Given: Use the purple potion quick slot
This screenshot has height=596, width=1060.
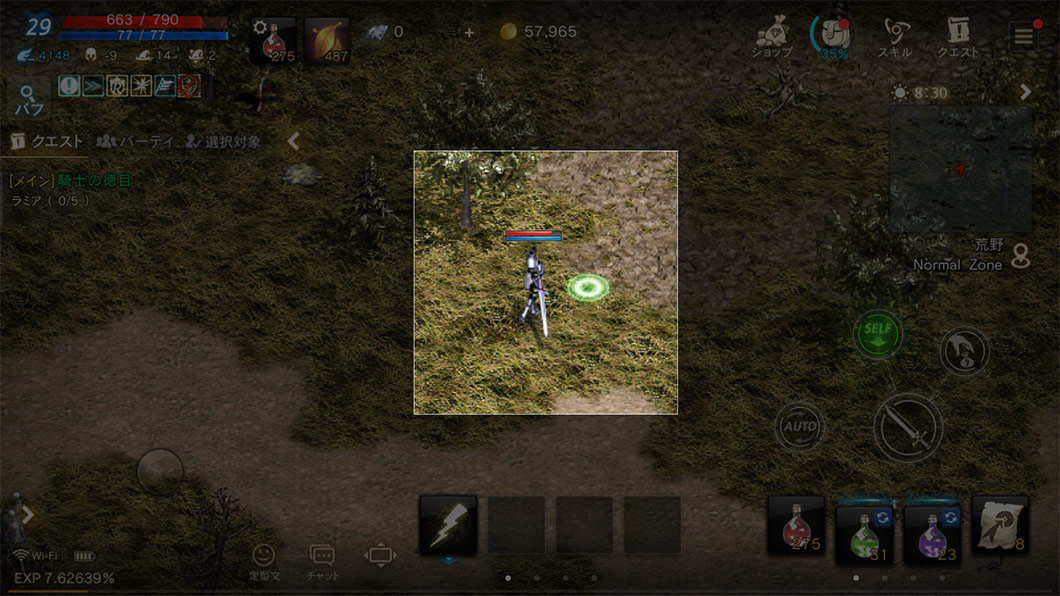Looking at the screenshot, I should [932, 529].
